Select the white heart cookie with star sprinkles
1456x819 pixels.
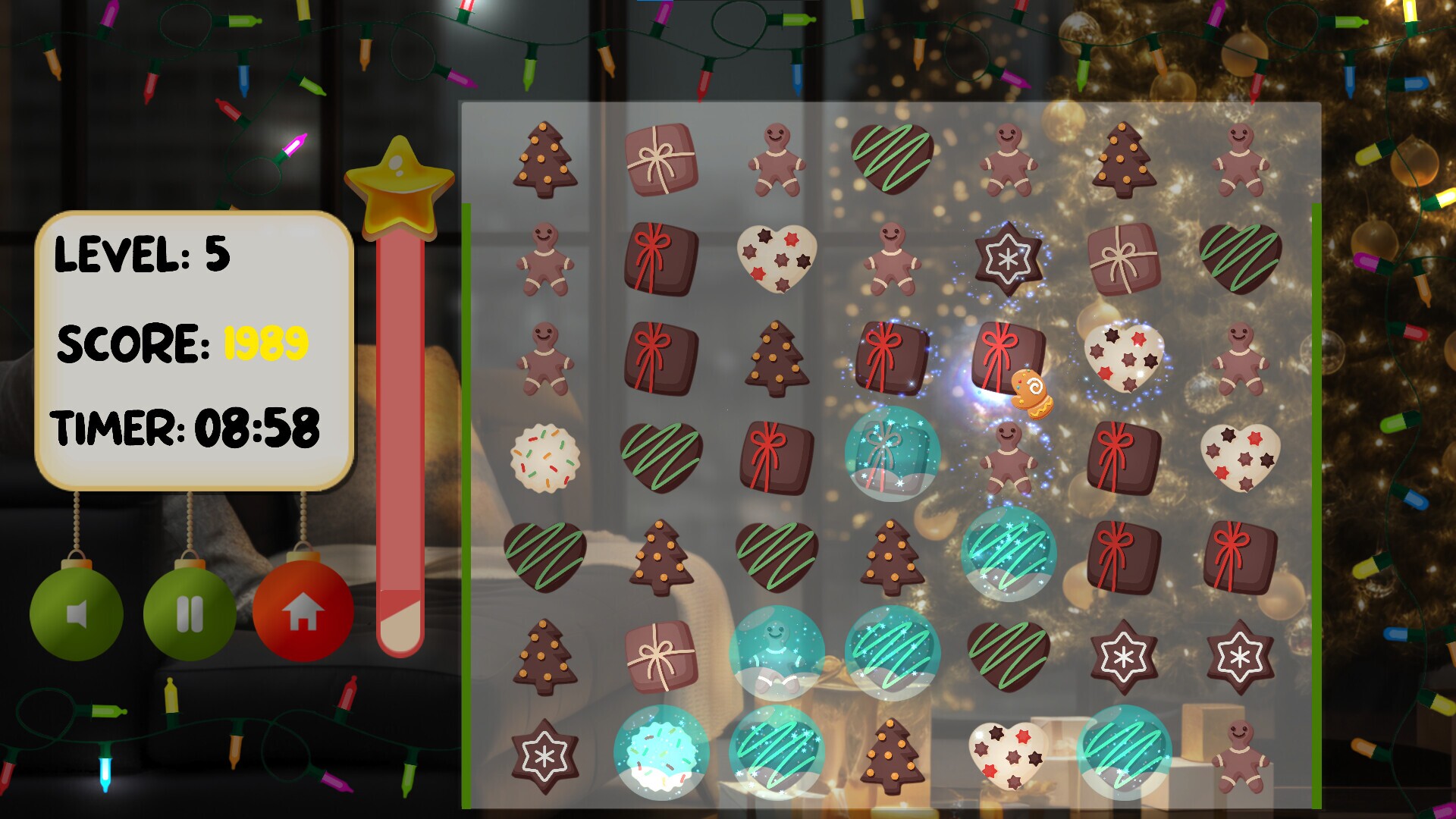[775, 259]
